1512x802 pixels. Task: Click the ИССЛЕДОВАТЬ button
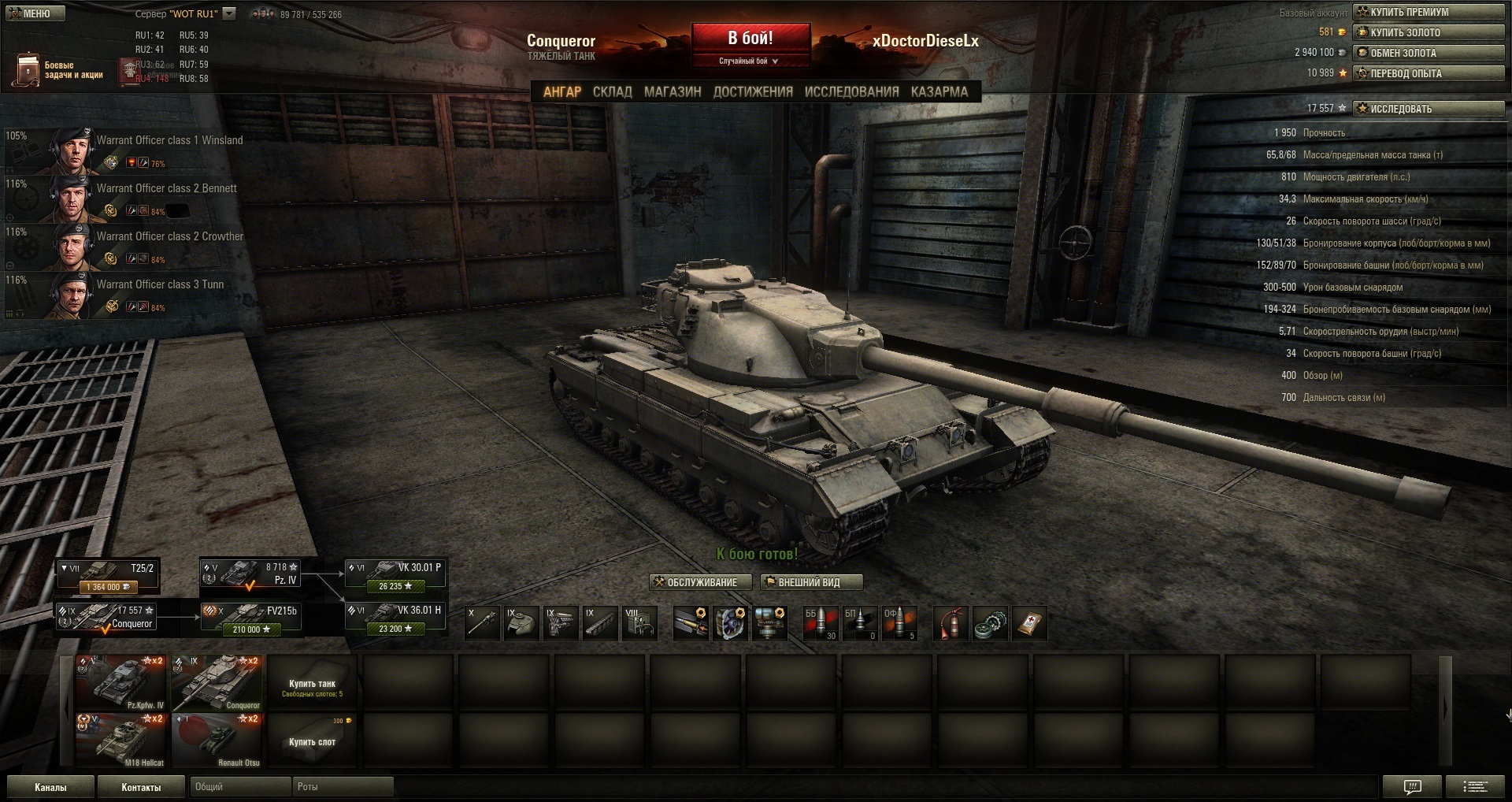tap(1428, 109)
